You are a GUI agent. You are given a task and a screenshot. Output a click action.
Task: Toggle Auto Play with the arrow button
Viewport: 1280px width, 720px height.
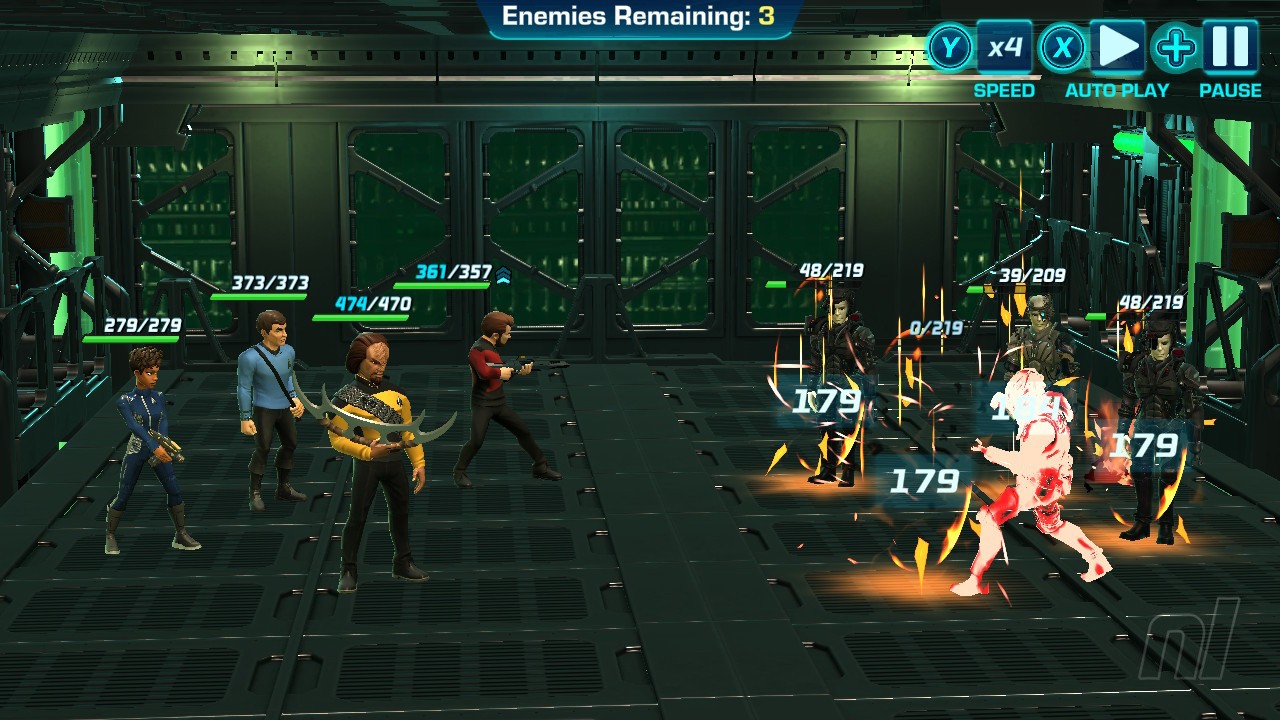tap(1117, 47)
